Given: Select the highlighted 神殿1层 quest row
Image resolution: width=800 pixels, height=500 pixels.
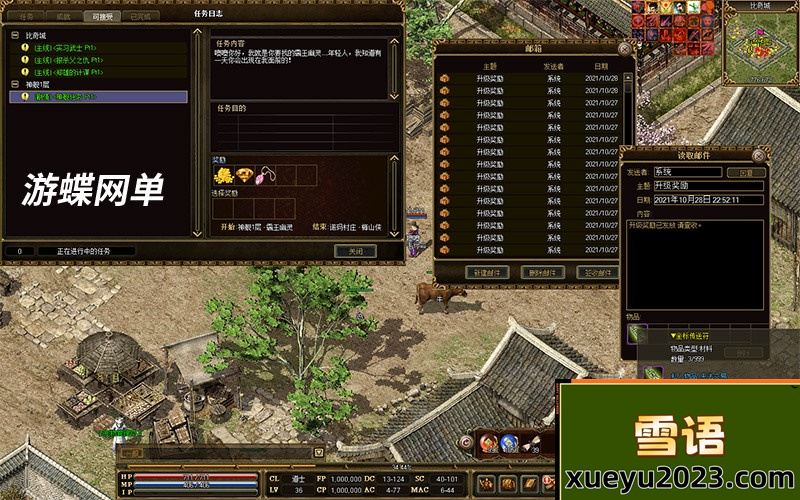Looking at the screenshot, I should [97, 97].
